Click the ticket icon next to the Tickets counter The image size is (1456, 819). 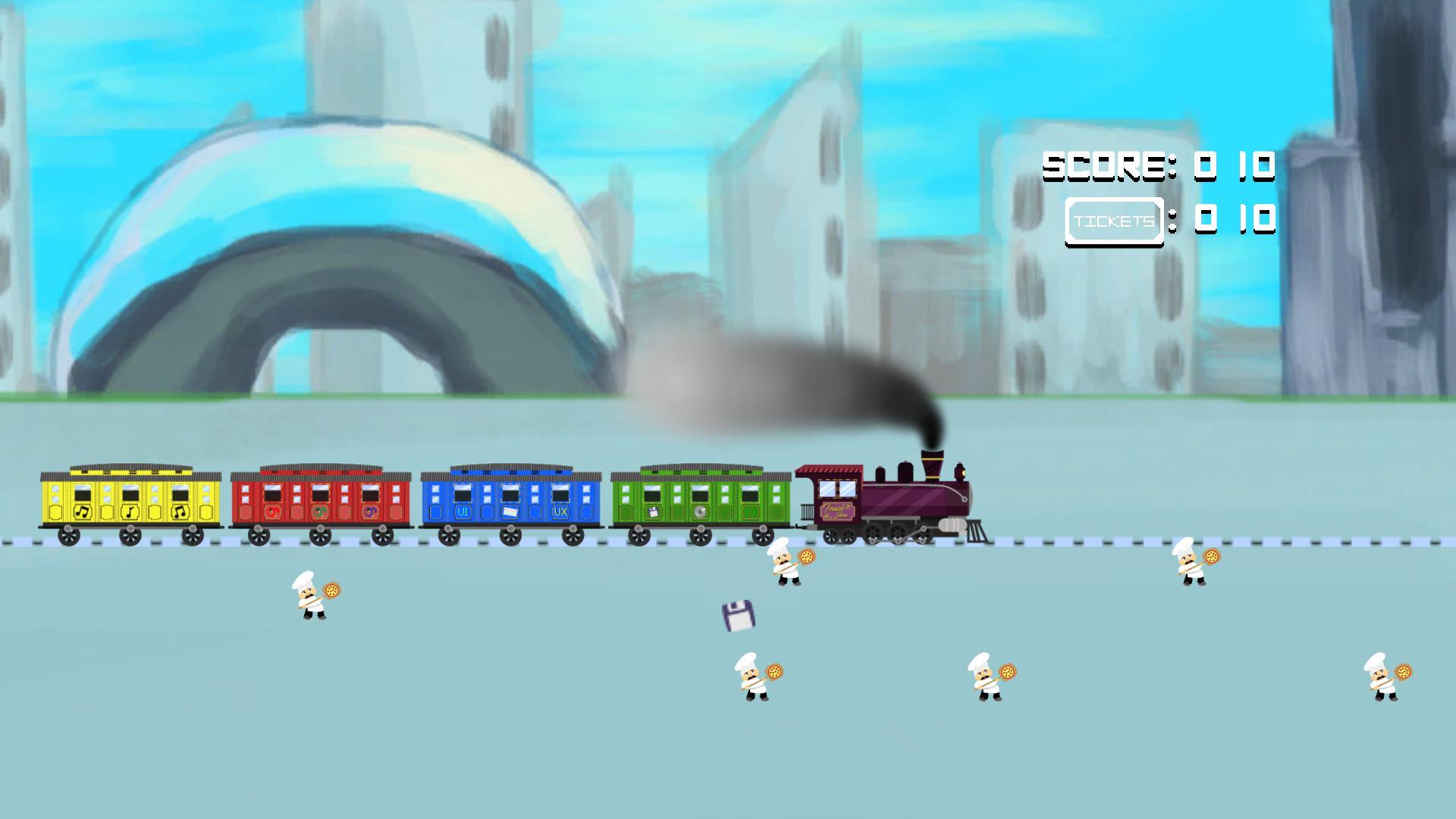point(1115,221)
